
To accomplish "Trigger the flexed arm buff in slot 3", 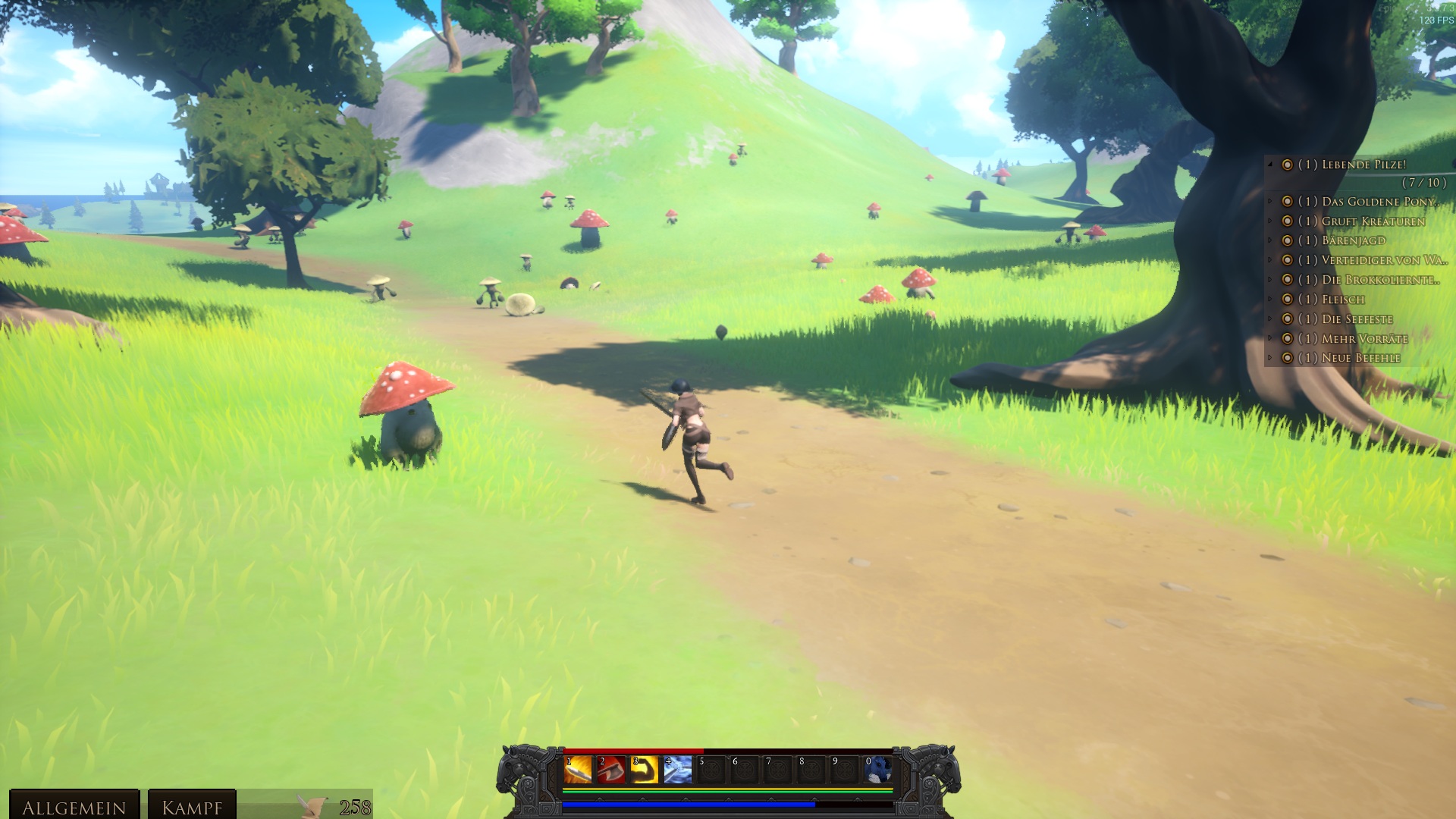I will 644,770.
